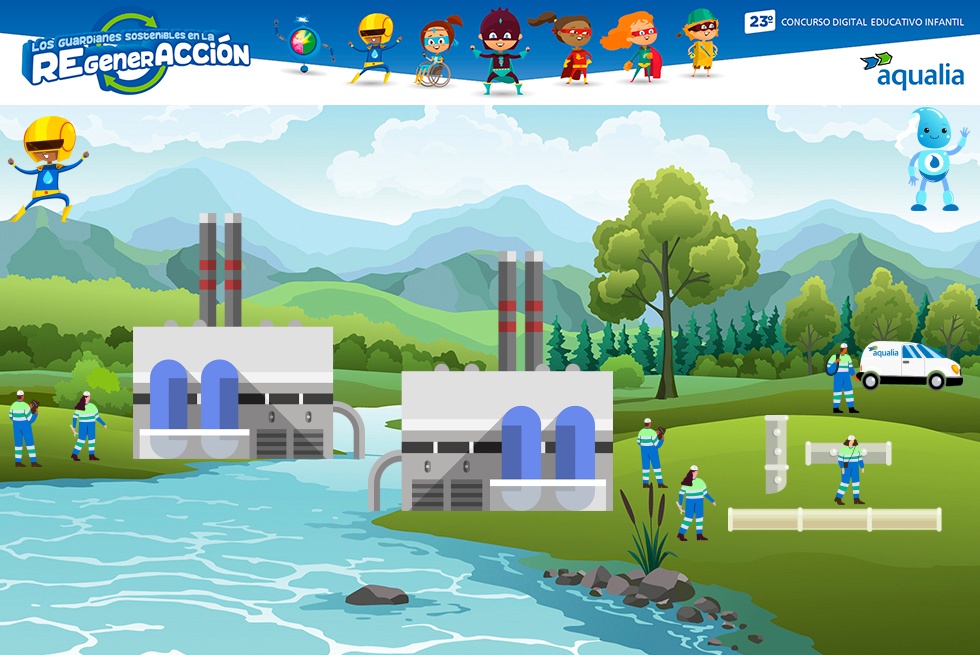Click the water drop mascot waving
980x655 pixels.
(x=936, y=160)
